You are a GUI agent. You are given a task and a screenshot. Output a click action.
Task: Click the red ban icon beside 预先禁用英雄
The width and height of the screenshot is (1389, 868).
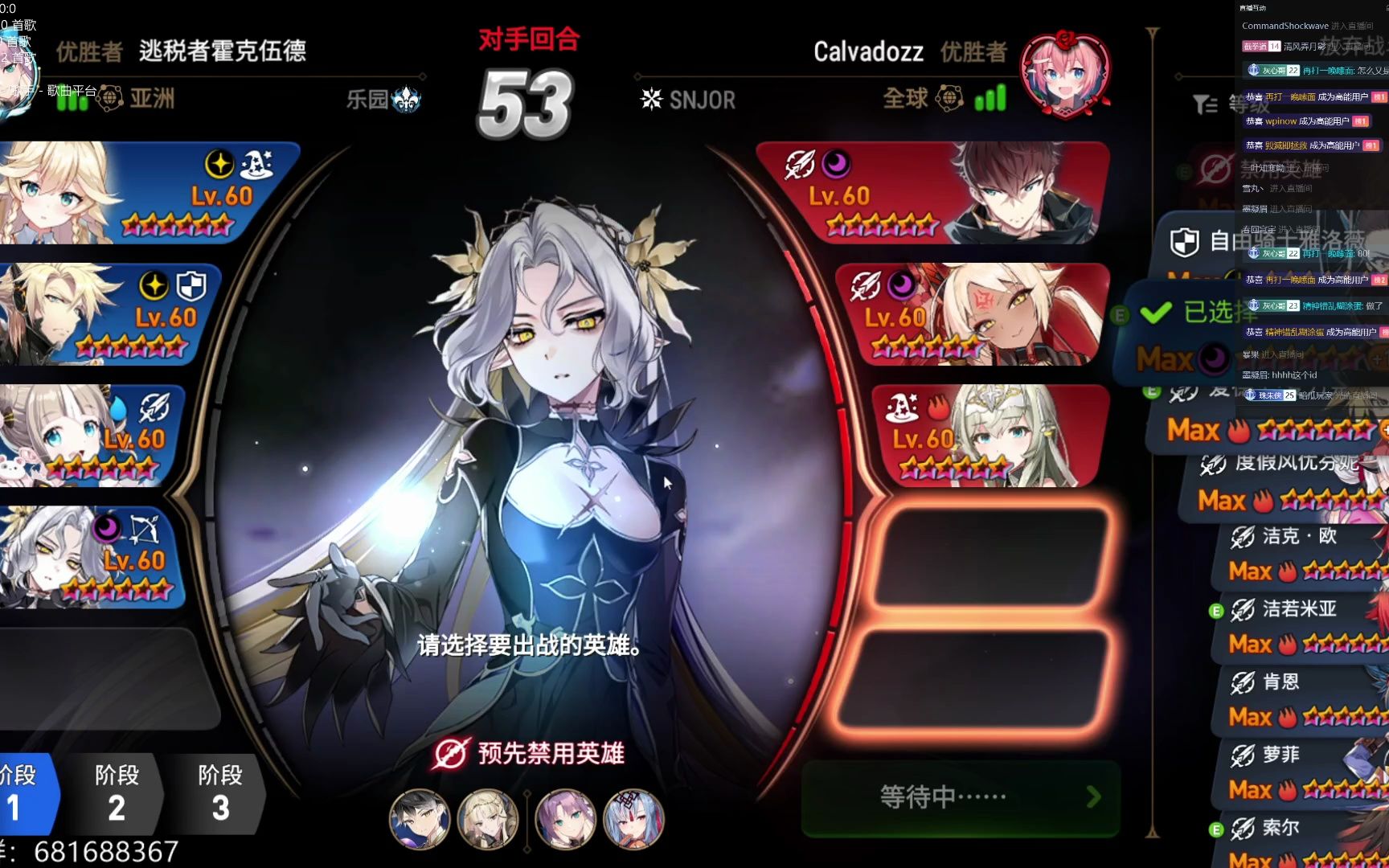pyautogui.click(x=453, y=754)
